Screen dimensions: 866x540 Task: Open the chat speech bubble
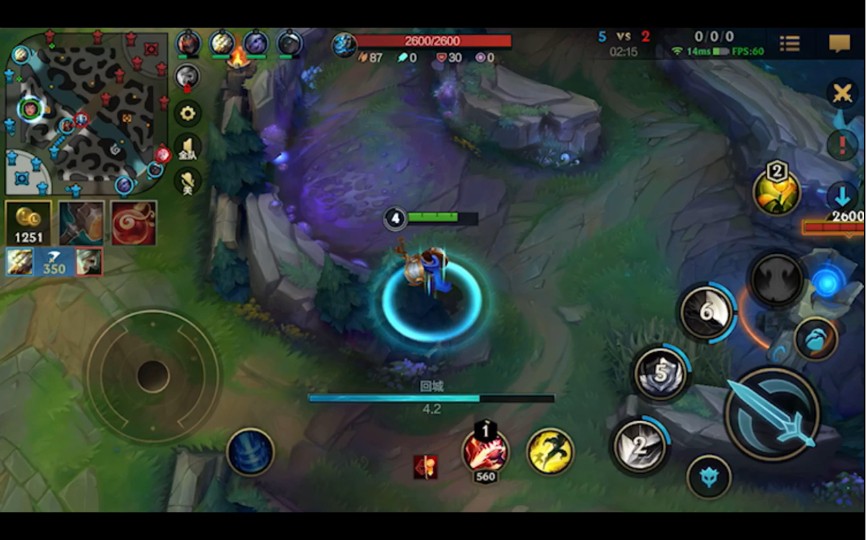839,43
